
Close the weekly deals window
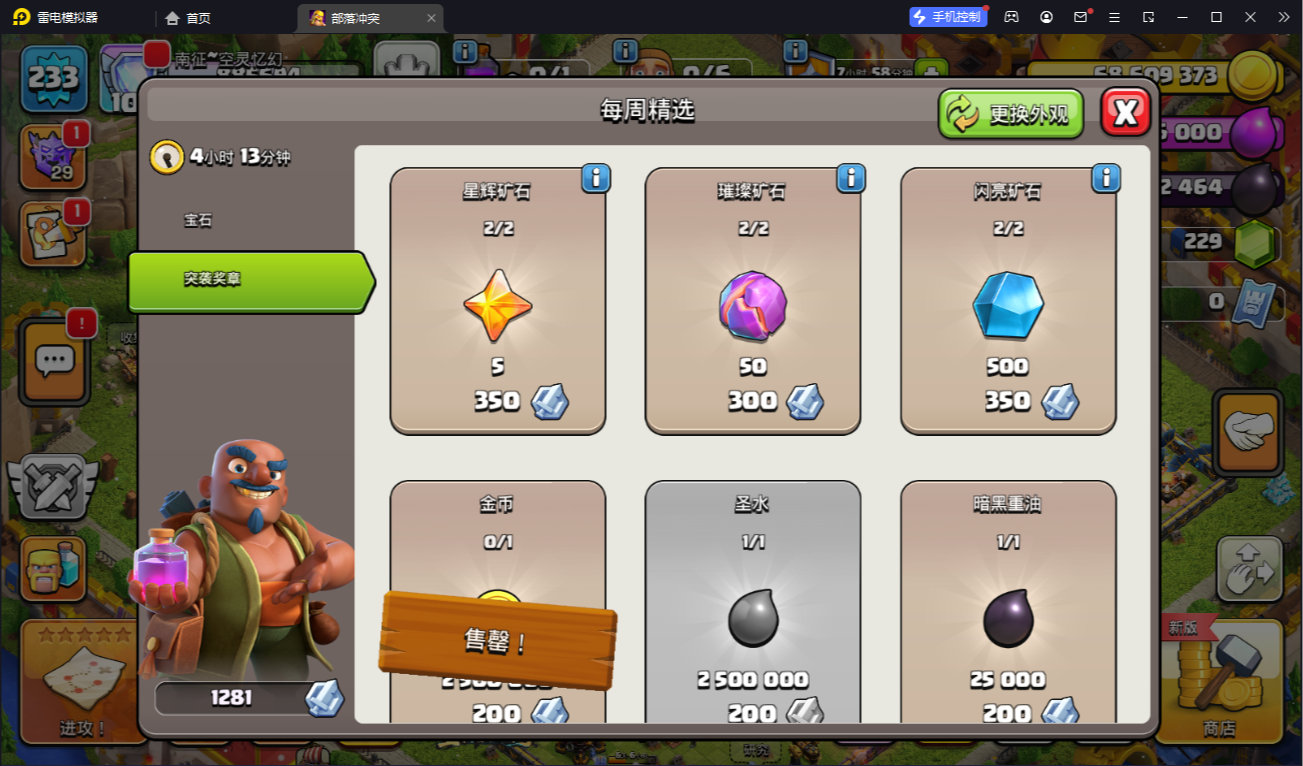pos(1125,112)
